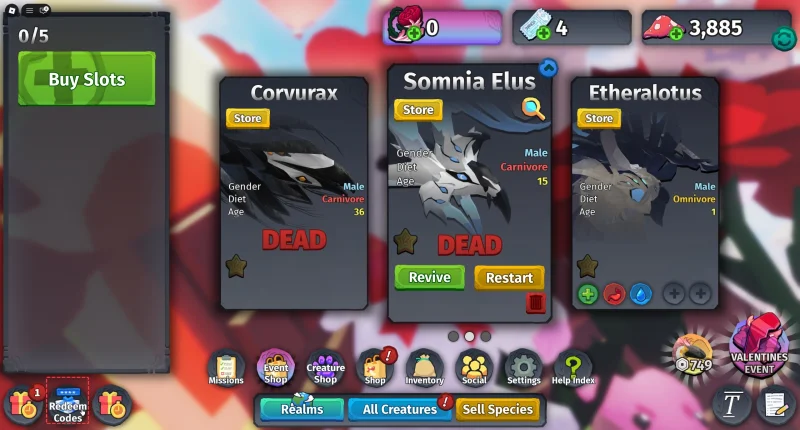
Task: Open the Settings gear menu
Action: point(523,368)
